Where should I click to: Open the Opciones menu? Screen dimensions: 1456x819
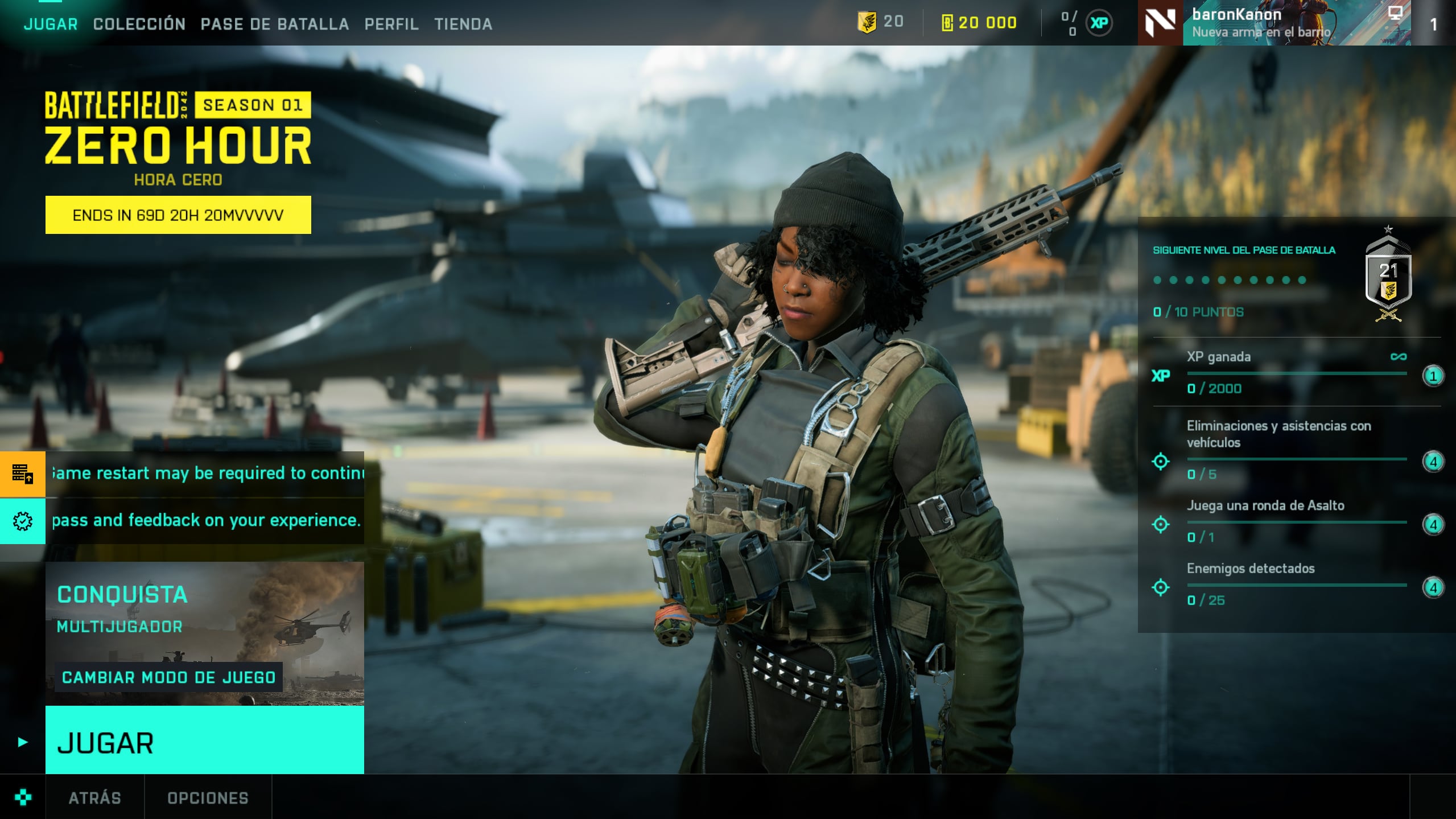click(x=208, y=798)
